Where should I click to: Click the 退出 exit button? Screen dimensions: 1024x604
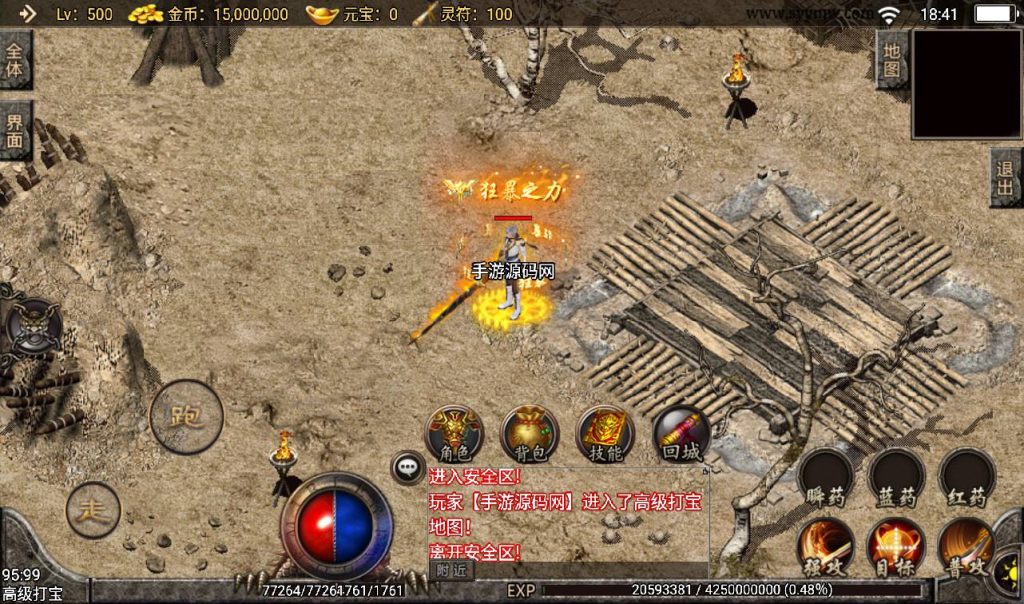[1005, 178]
